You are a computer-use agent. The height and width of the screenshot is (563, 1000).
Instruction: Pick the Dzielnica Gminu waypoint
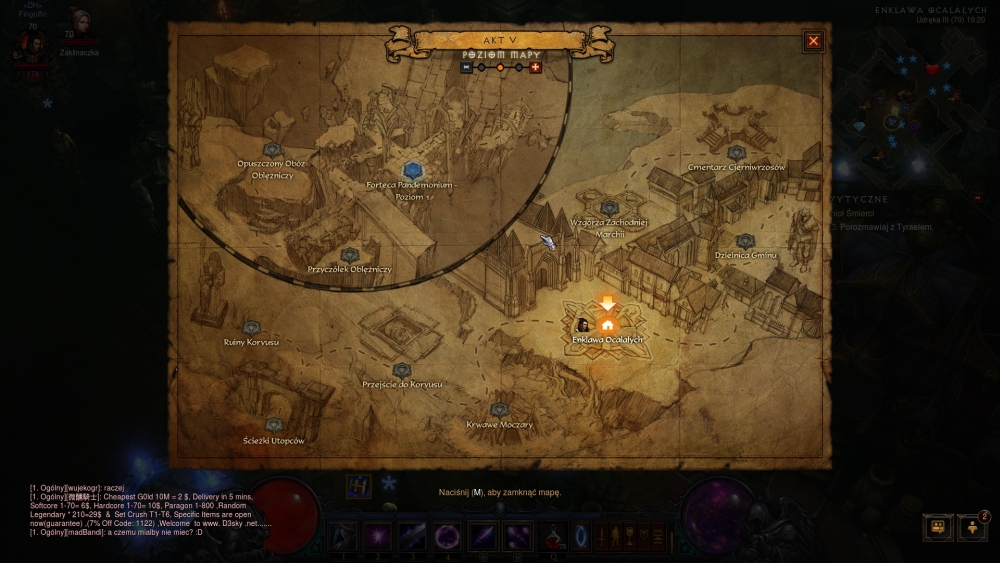point(745,241)
